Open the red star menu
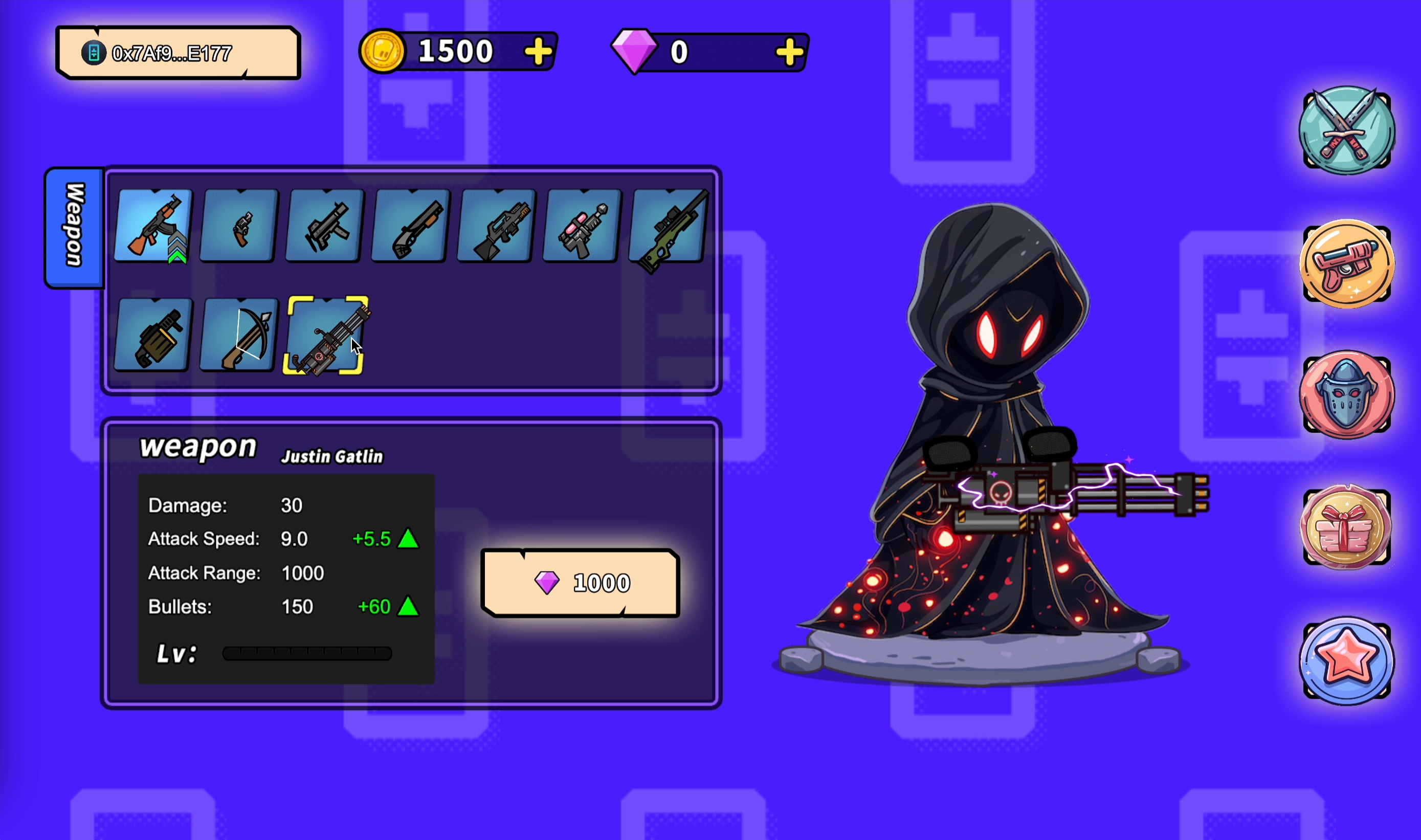The image size is (1421, 840). [x=1346, y=660]
